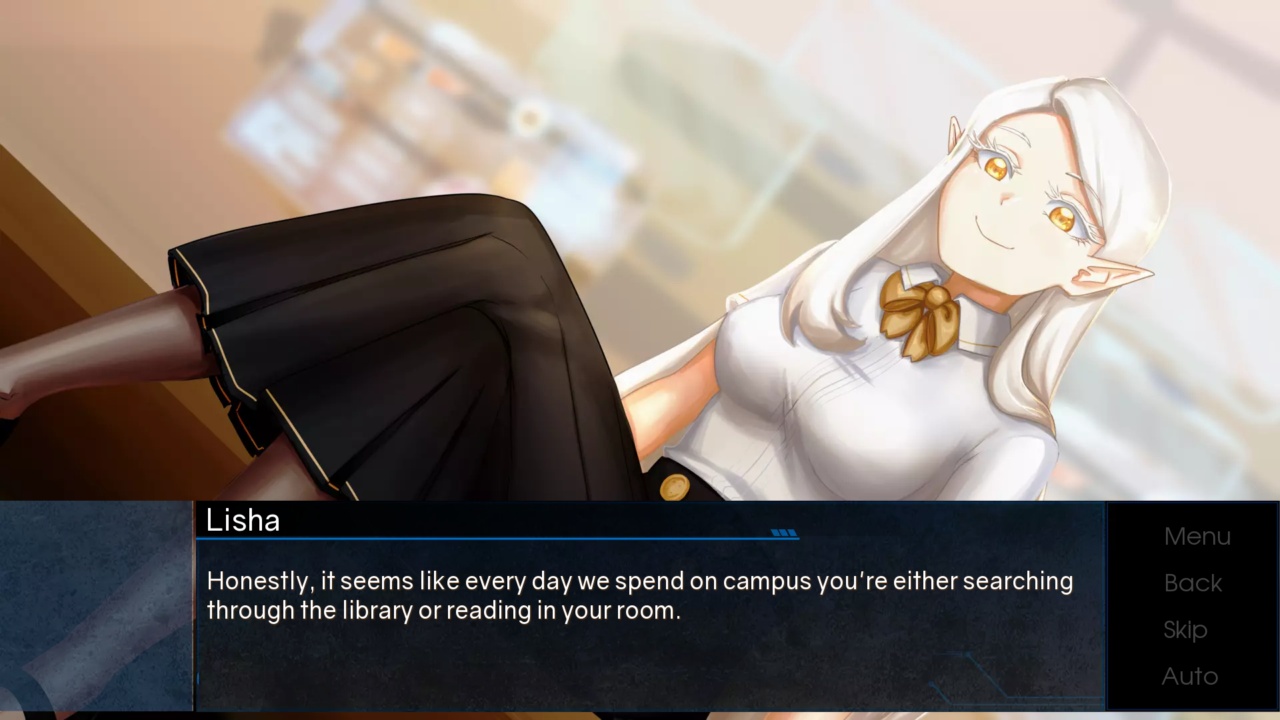Toggle Auto-play mode
This screenshot has width=1280, height=720.
point(1190,676)
